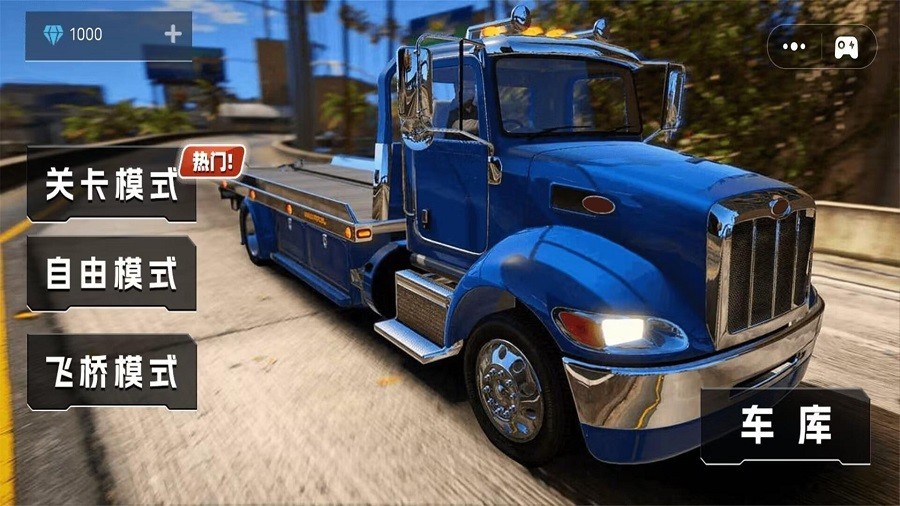The image size is (900, 506).
Task: Click the game controller icon at top right
Action: pos(846,46)
